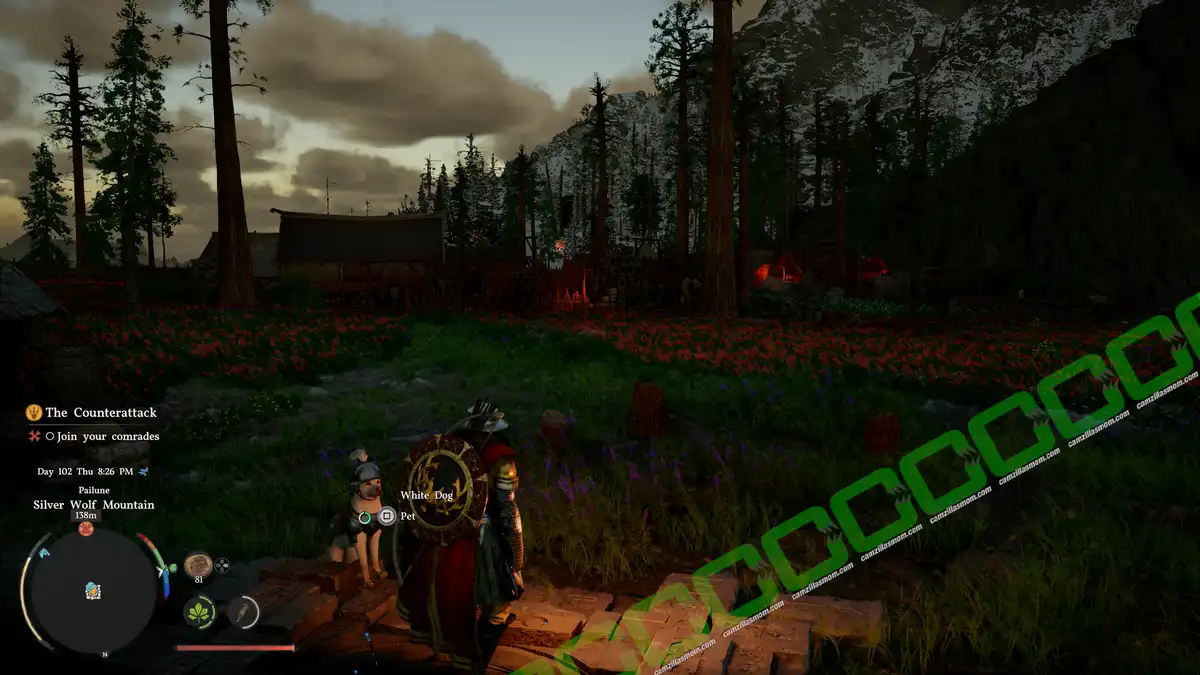Viewport: 1200px width, 675px height.
Task: Click the player home icon in minimap
Action: pos(92,590)
